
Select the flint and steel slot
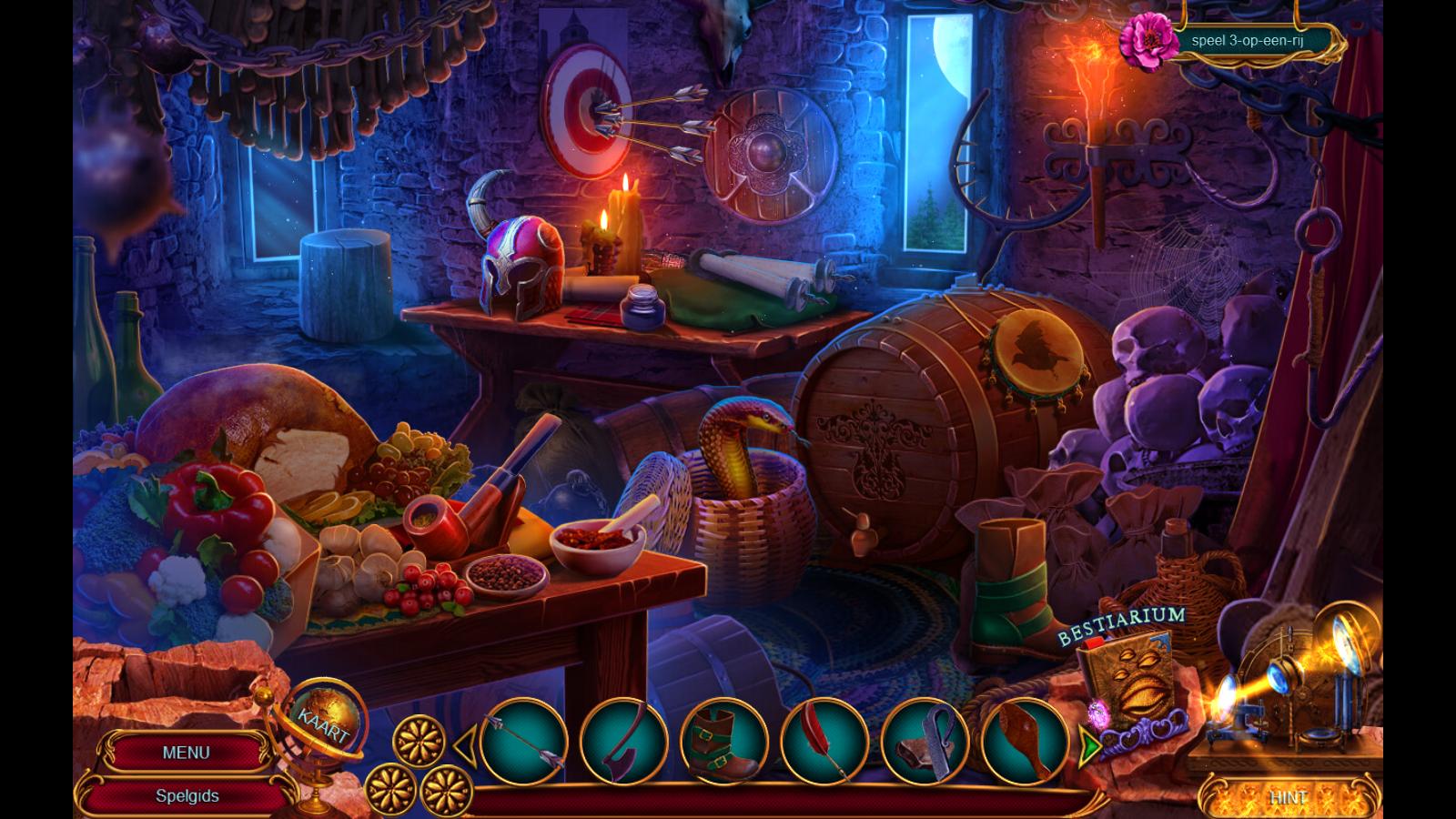[x=924, y=741]
